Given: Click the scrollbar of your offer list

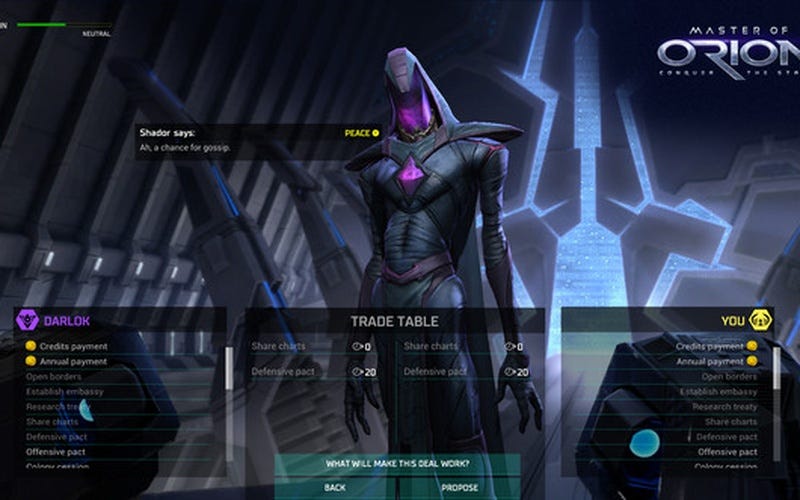Looking at the screenshot, I should pyautogui.click(x=777, y=370).
